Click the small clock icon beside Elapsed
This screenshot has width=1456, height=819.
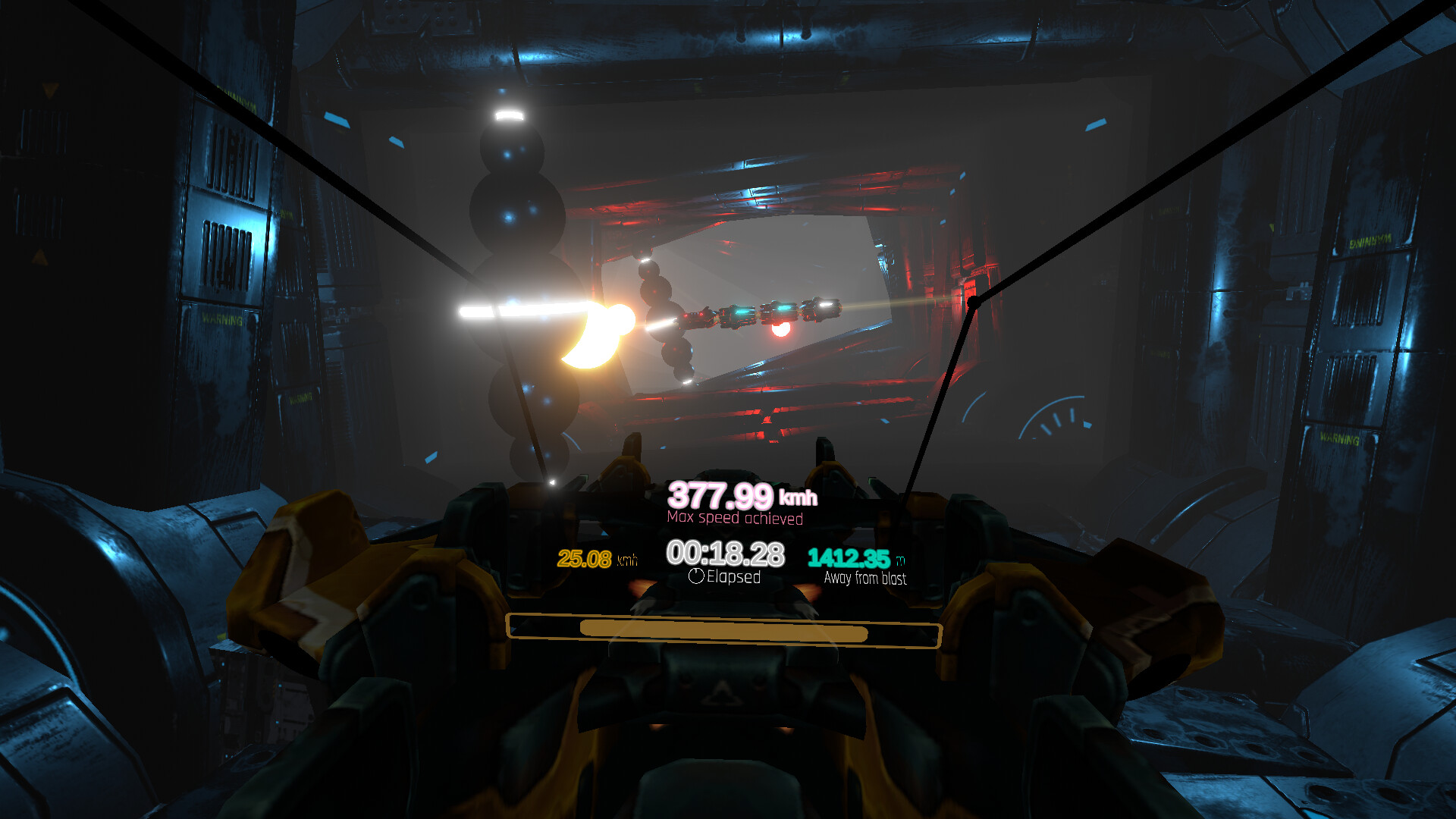695,577
